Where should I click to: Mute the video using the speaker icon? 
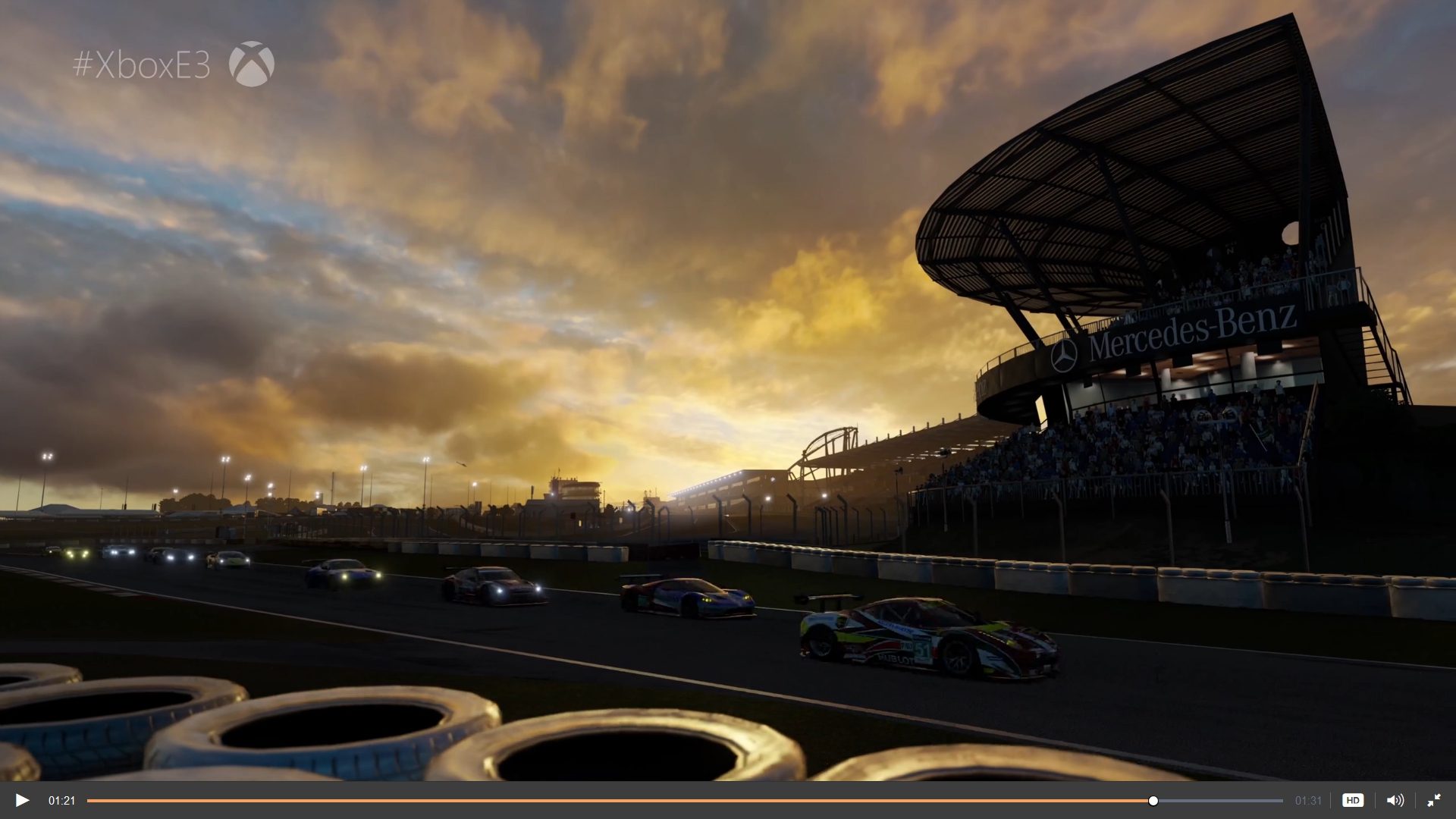pyautogui.click(x=1395, y=800)
